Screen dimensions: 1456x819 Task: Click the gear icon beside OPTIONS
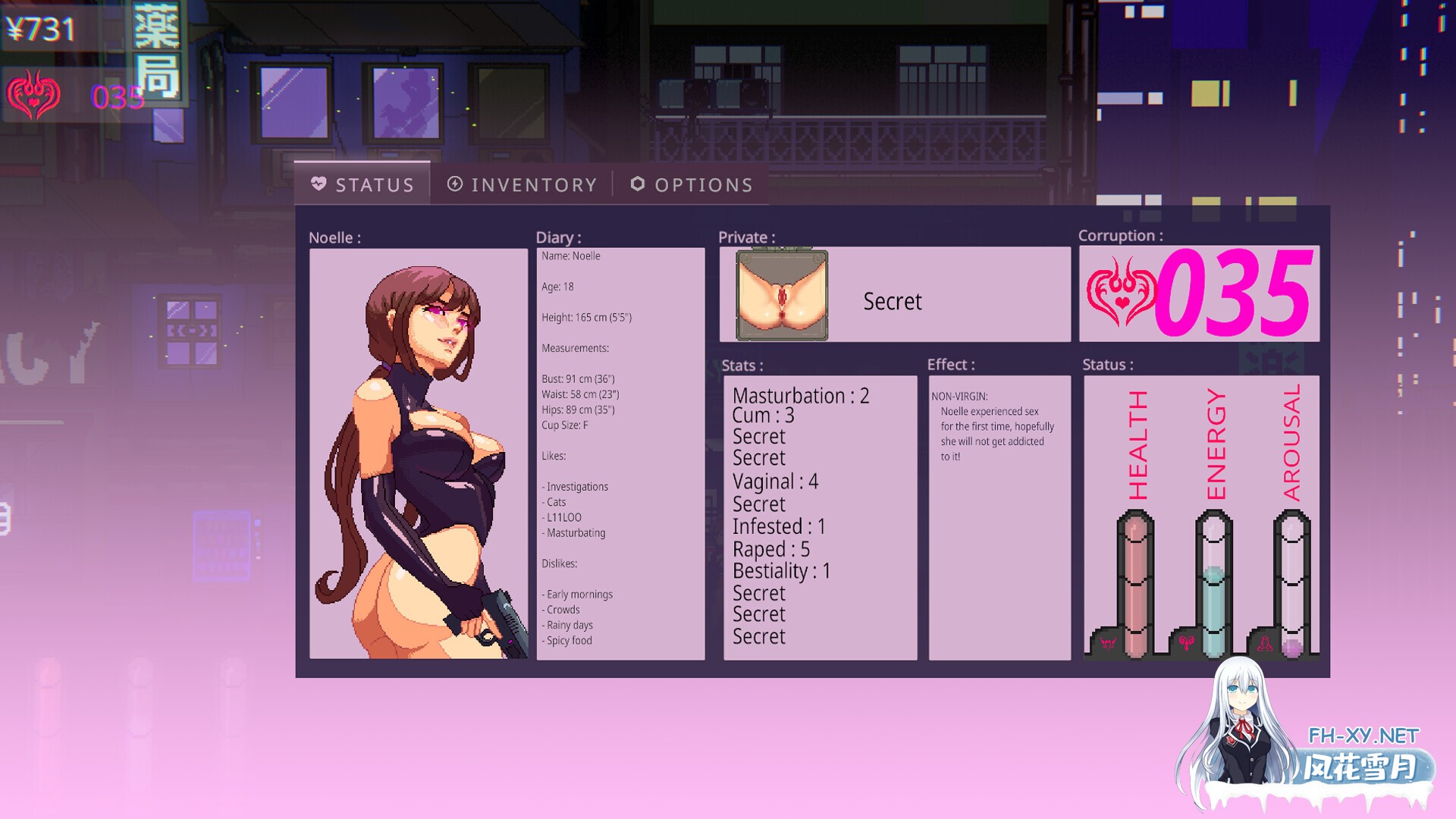637,184
